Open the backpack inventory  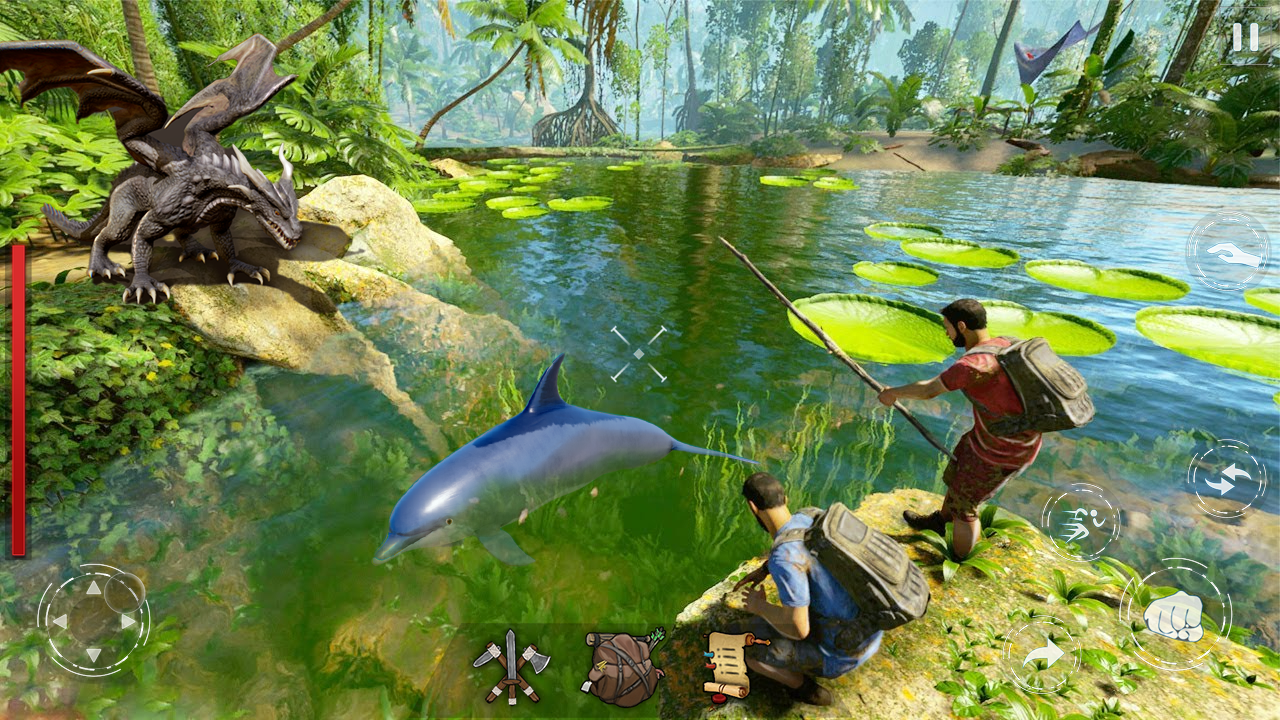pyautogui.click(x=618, y=665)
